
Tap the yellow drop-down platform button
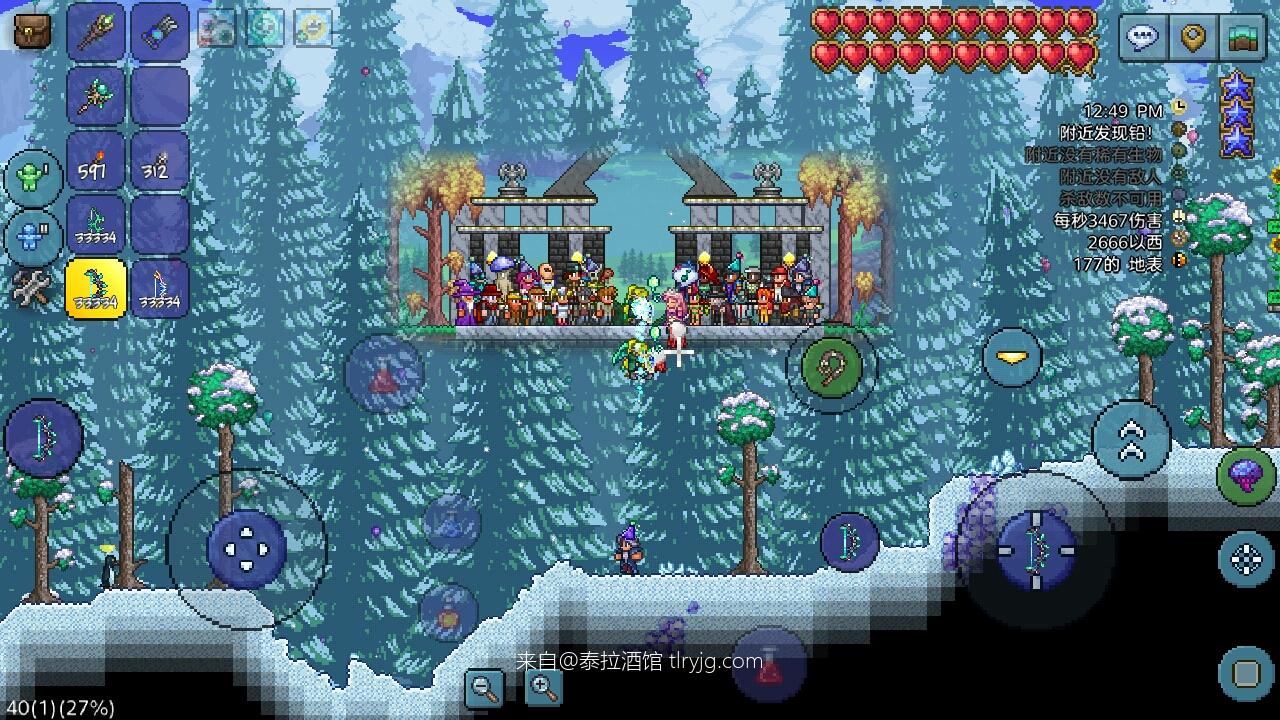coord(1011,357)
